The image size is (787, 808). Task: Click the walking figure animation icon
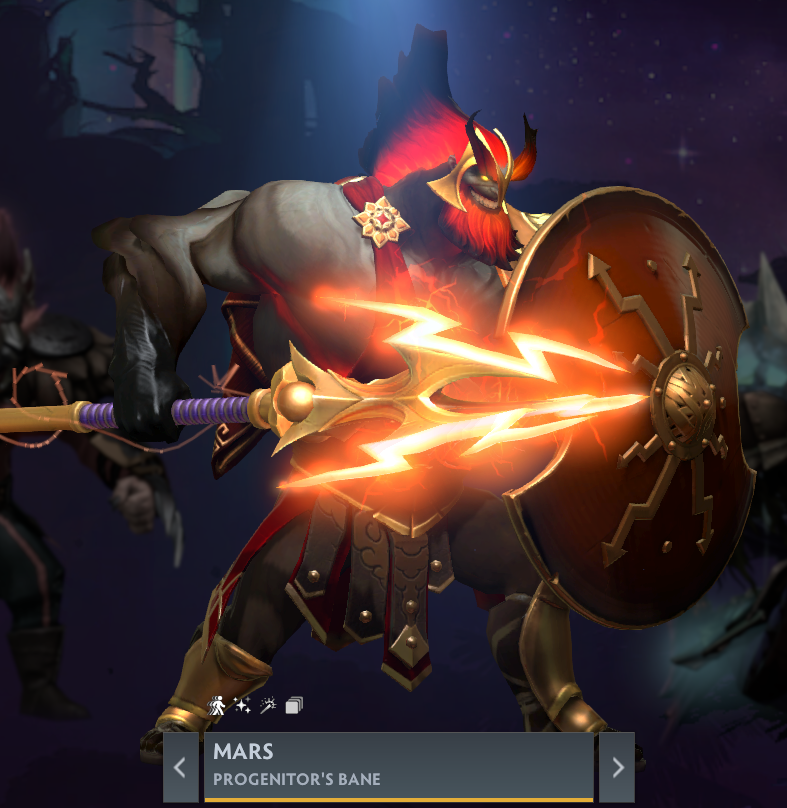[x=217, y=706]
